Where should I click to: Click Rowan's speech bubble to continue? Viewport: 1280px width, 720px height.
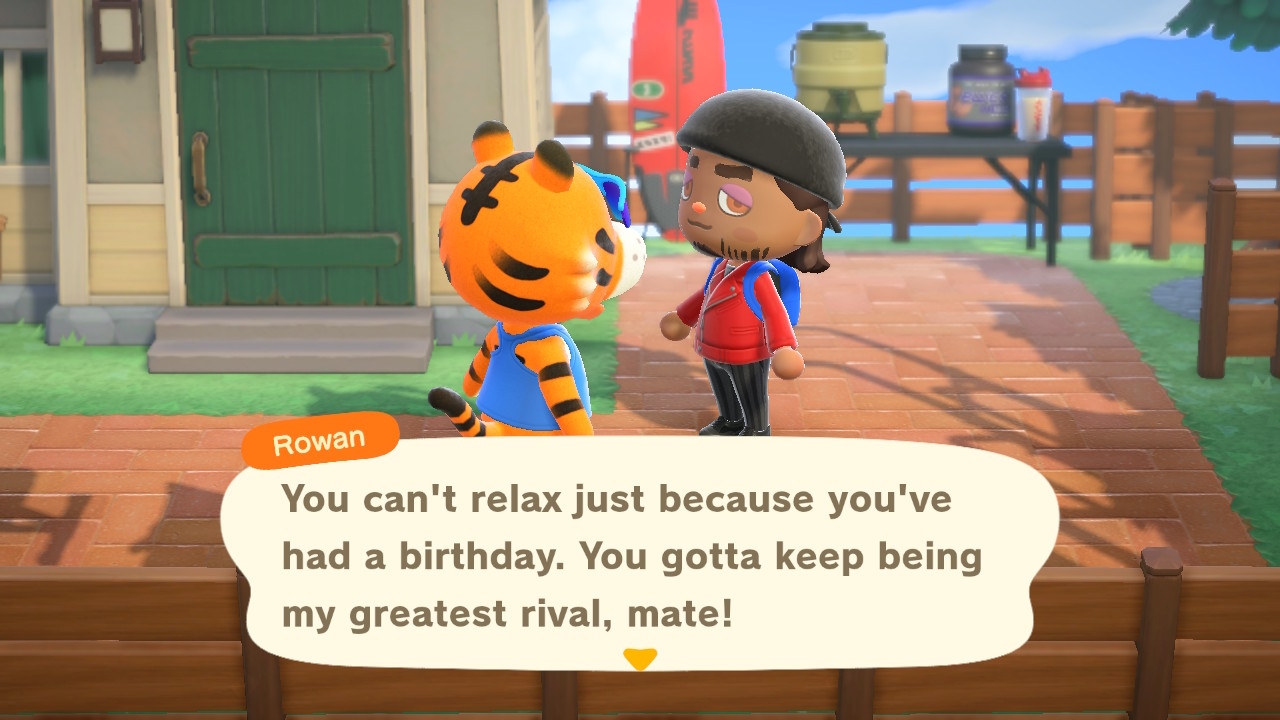(x=638, y=555)
